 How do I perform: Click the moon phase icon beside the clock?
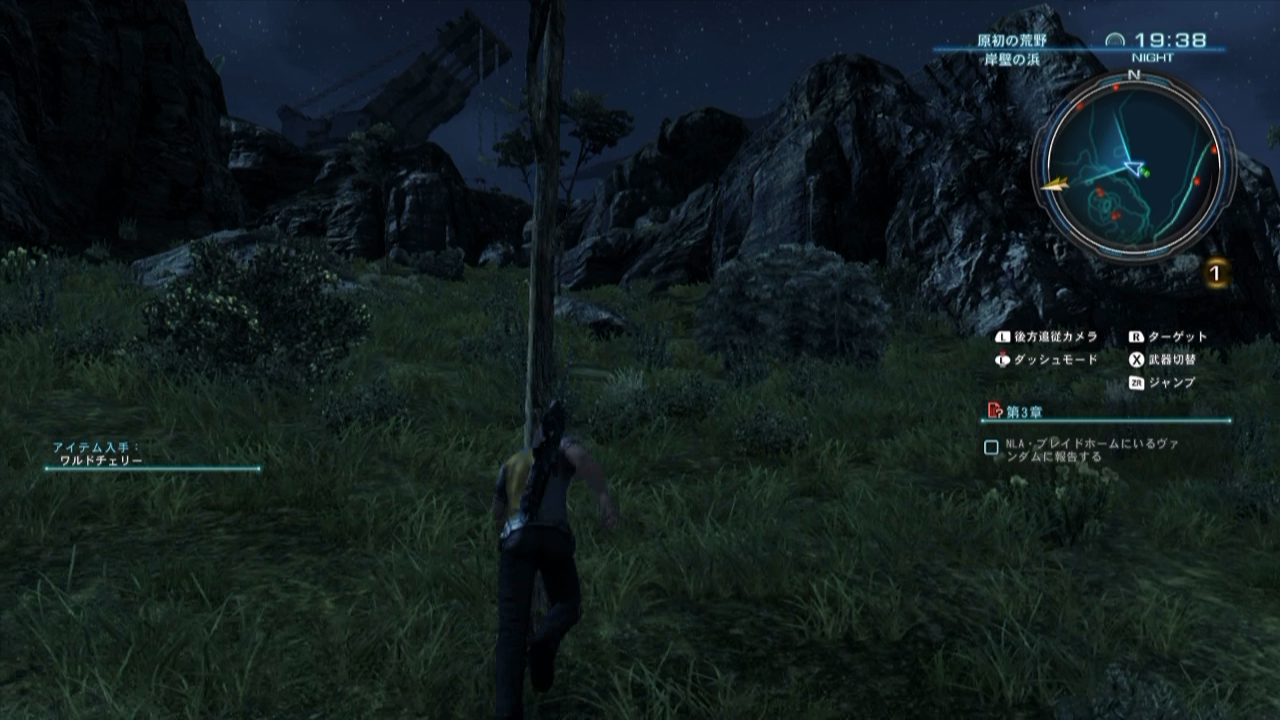coord(1115,40)
